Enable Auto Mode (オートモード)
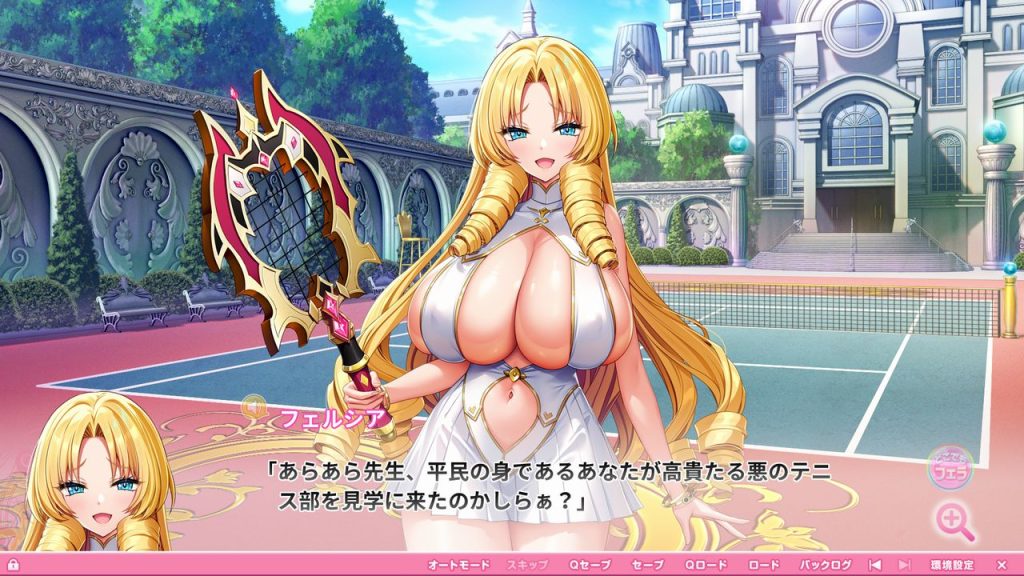 click(459, 565)
